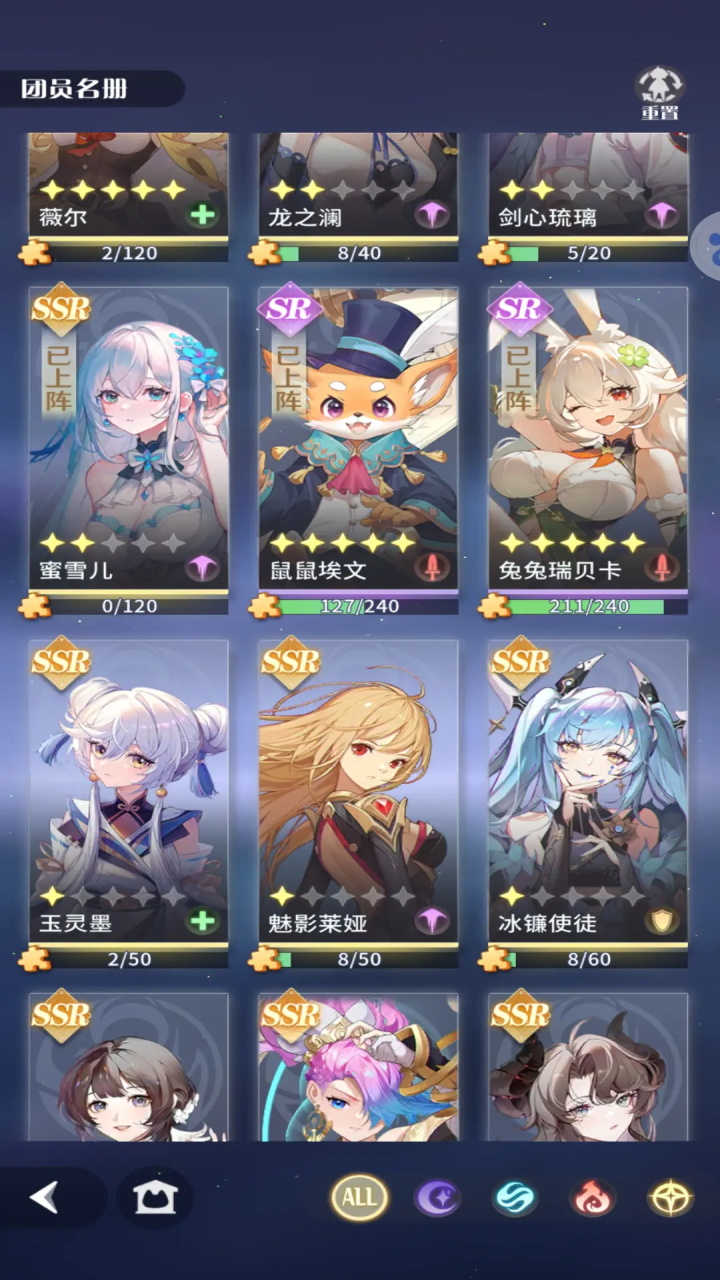This screenshot has height=1280, width=720.
Task: Go back with the arrow button
Action: [x=44, y=1197]
